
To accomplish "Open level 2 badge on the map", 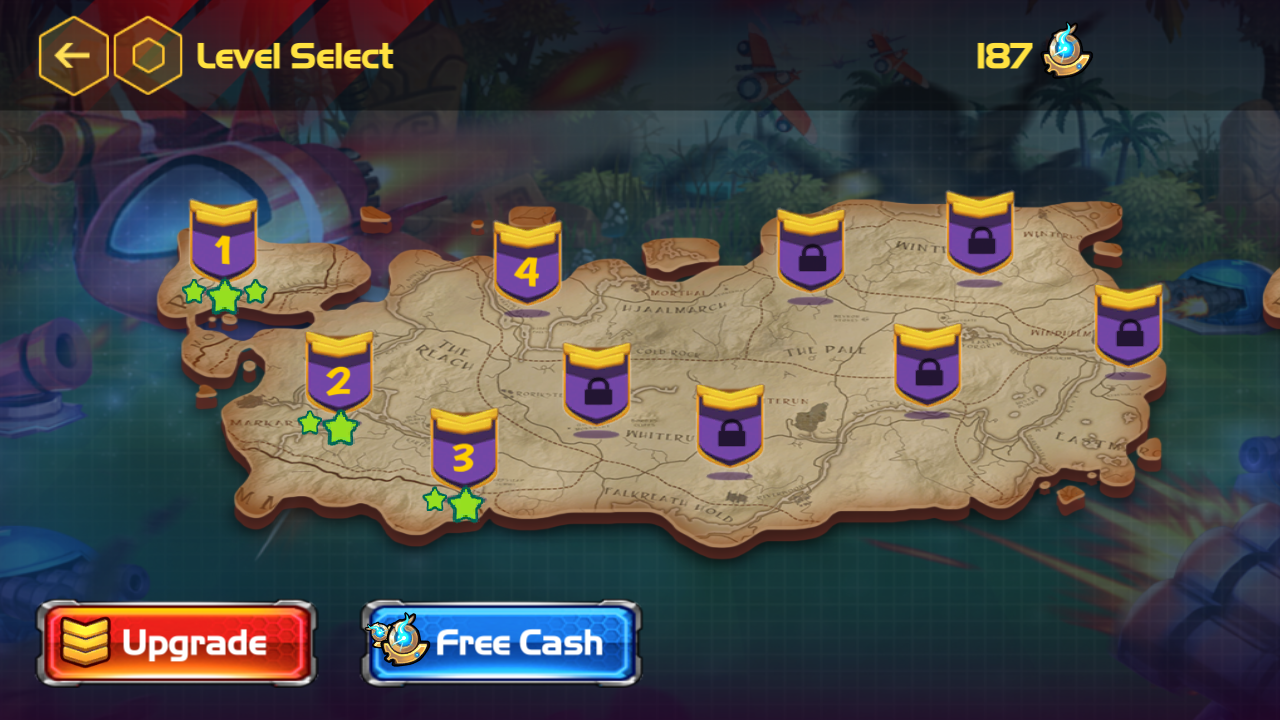I will click(x=340, y=377).
